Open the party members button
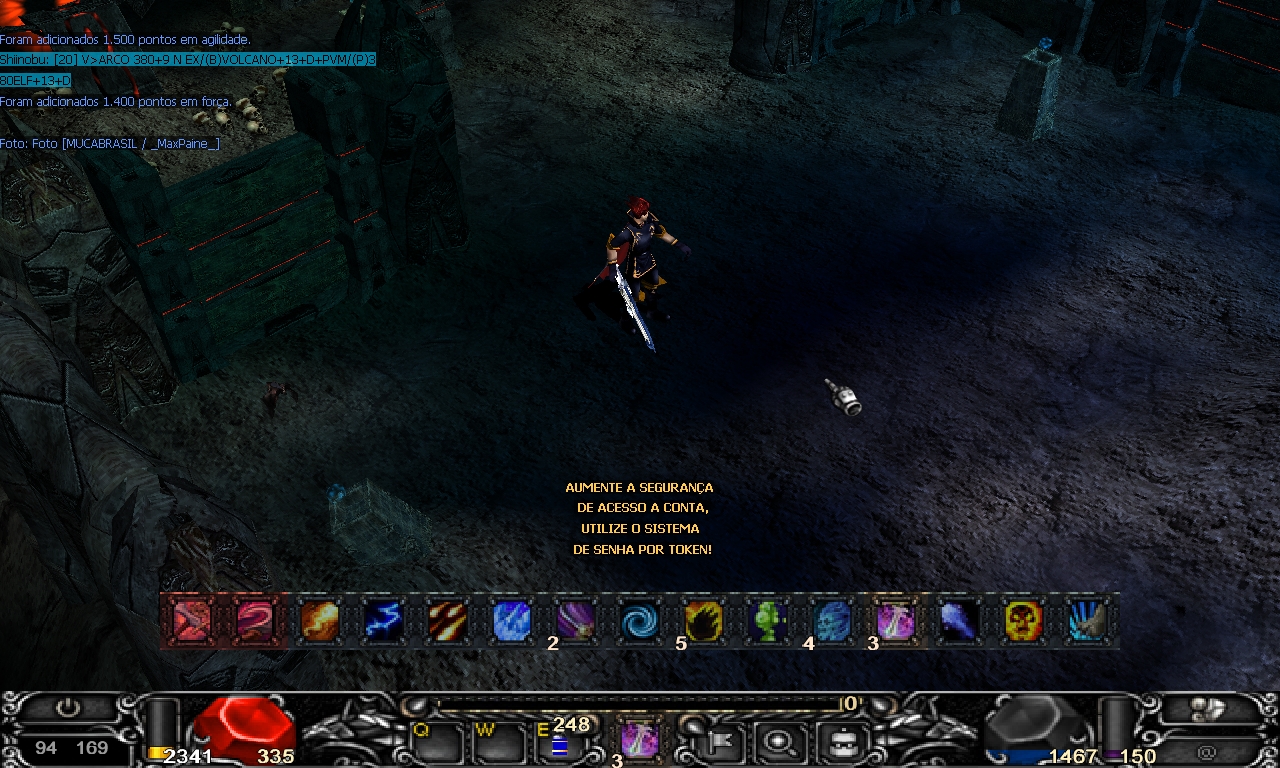 (x=1208, y=708)
